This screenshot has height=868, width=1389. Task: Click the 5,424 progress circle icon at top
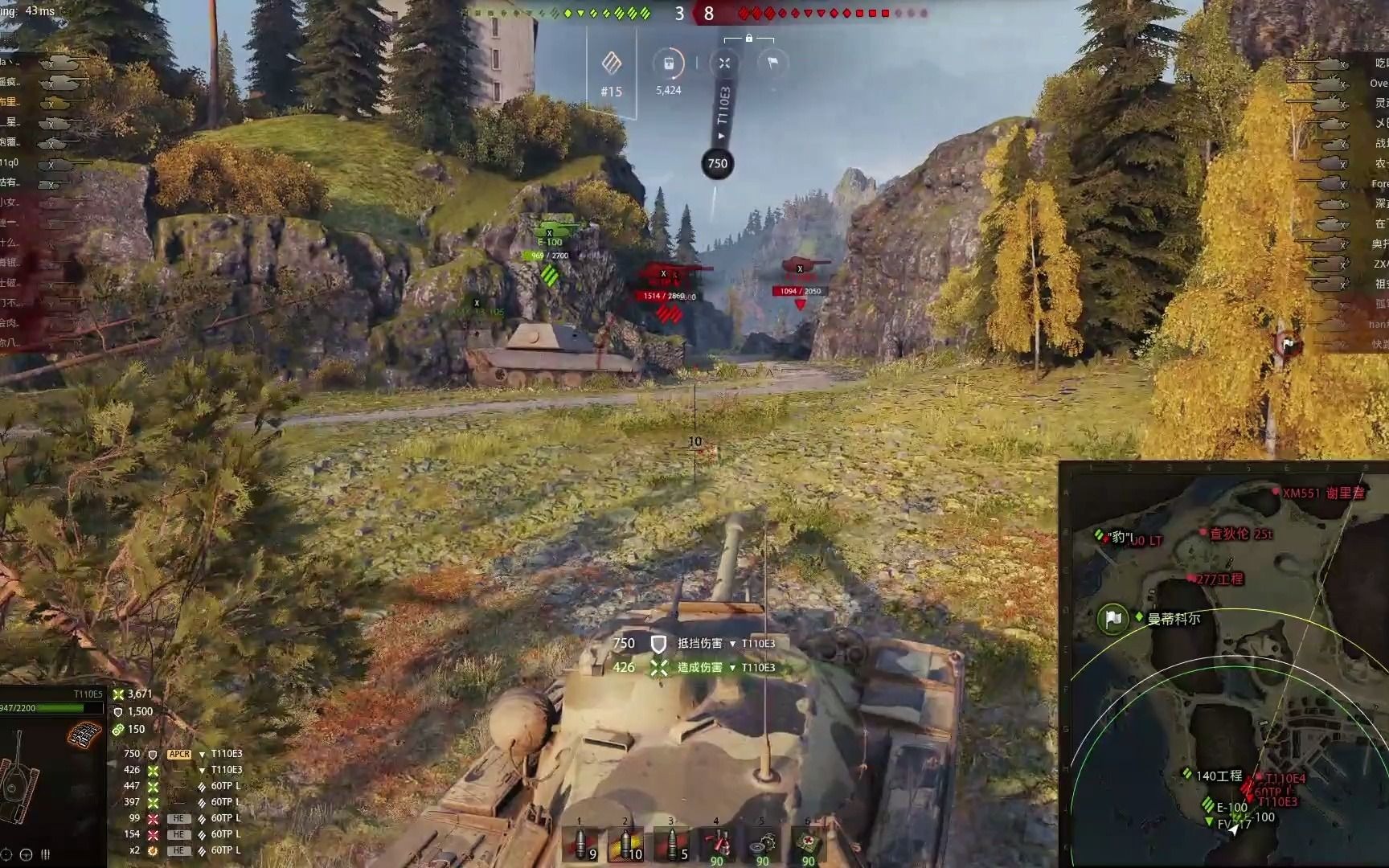click(669, 64)
